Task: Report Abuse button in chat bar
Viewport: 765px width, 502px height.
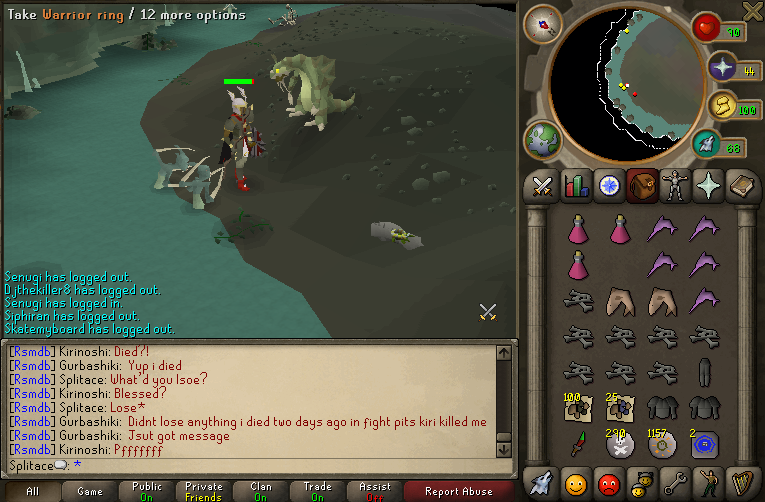Action: 459,491
